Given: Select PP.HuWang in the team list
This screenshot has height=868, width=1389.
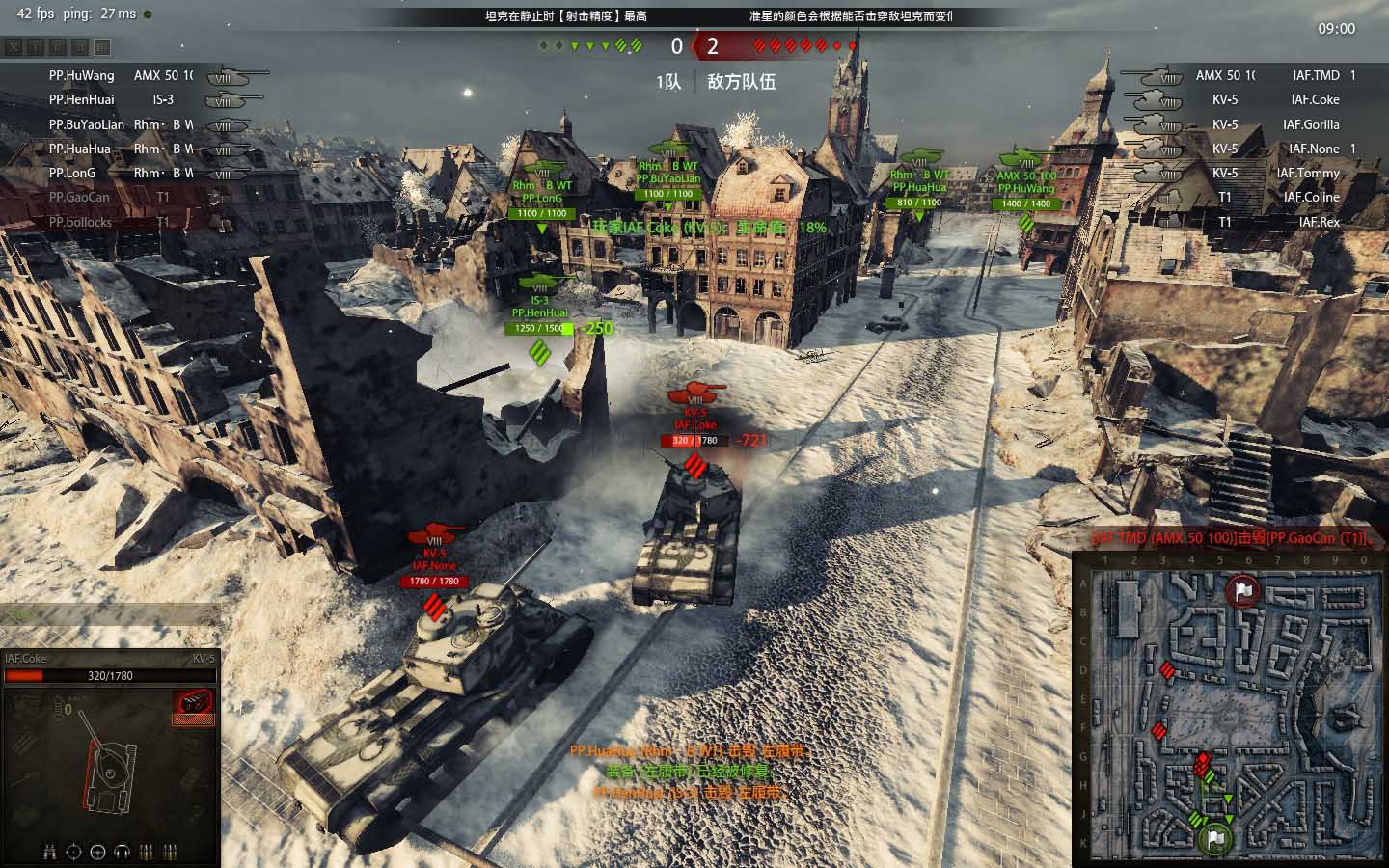Looking at the screenshot, I should point(82,75).
